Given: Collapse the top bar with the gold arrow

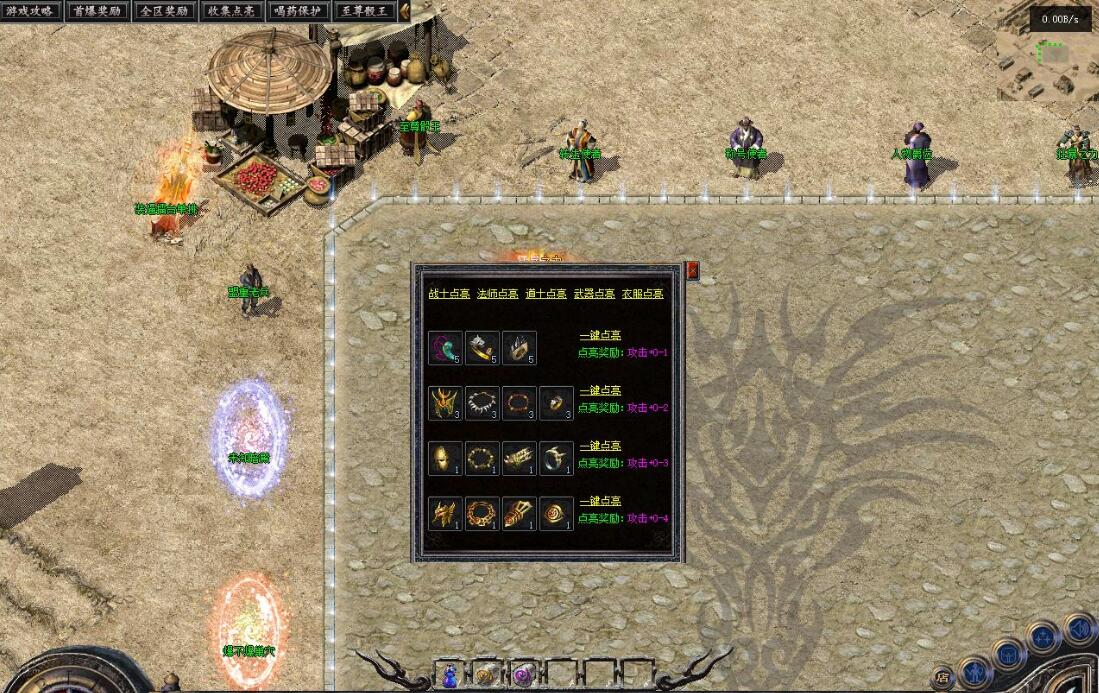Looking at the screenshot, I should point(404,11).
